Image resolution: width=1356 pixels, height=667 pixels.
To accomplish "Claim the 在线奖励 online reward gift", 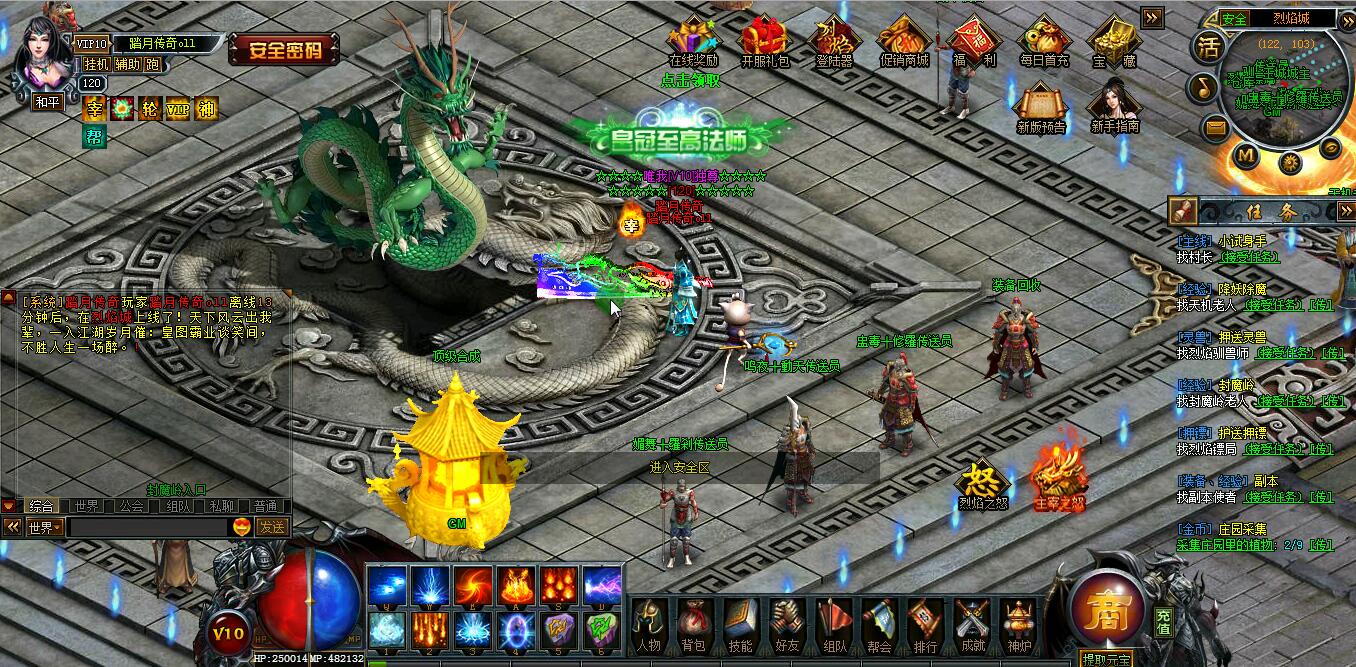I will pyautogui.click(x=693, y=39).
